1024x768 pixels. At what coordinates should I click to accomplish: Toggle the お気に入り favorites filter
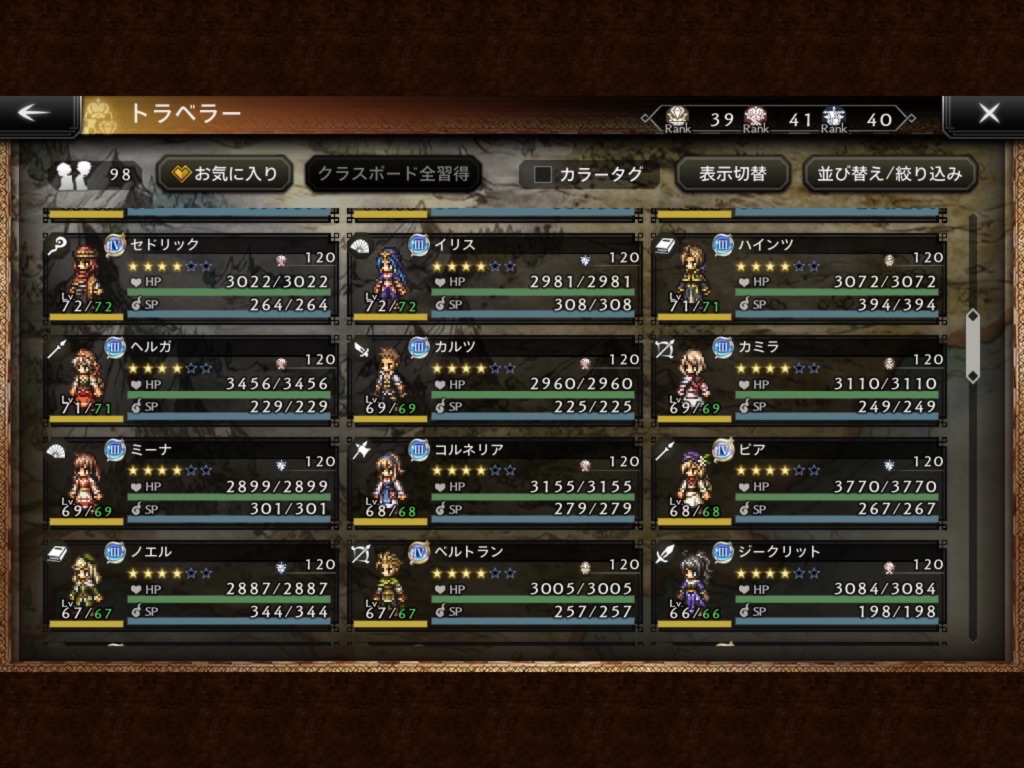pyautogui.click(x=224, y=174)
